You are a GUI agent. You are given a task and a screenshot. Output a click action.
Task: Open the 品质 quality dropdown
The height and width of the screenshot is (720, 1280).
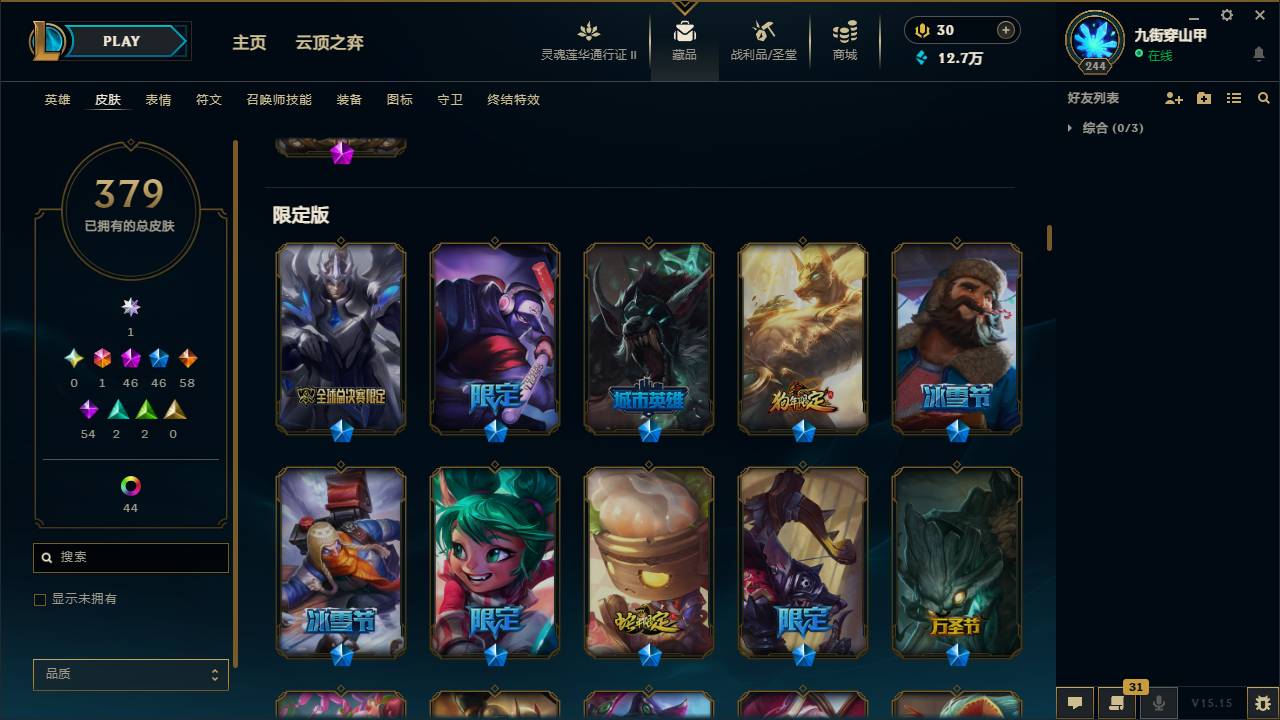130,674
